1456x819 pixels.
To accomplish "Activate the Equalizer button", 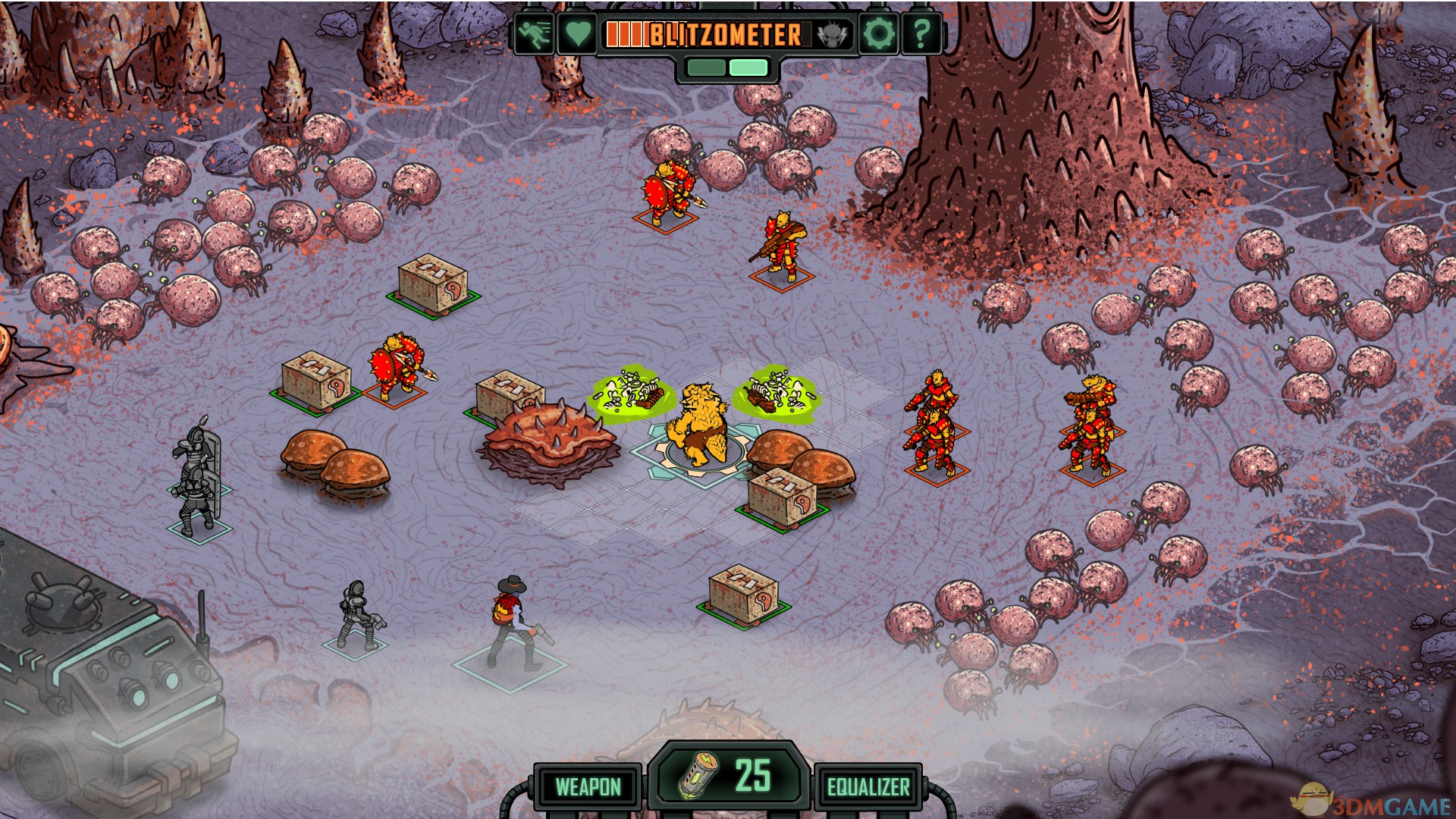I will pos(868,787).
